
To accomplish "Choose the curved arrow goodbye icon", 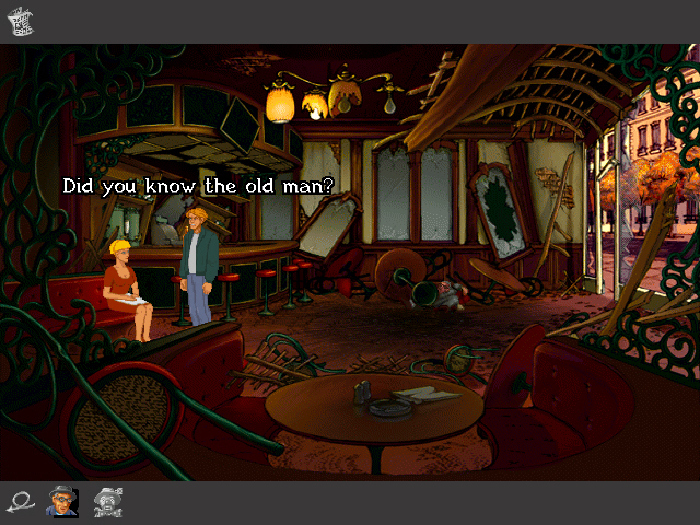I will coord(21,500).
